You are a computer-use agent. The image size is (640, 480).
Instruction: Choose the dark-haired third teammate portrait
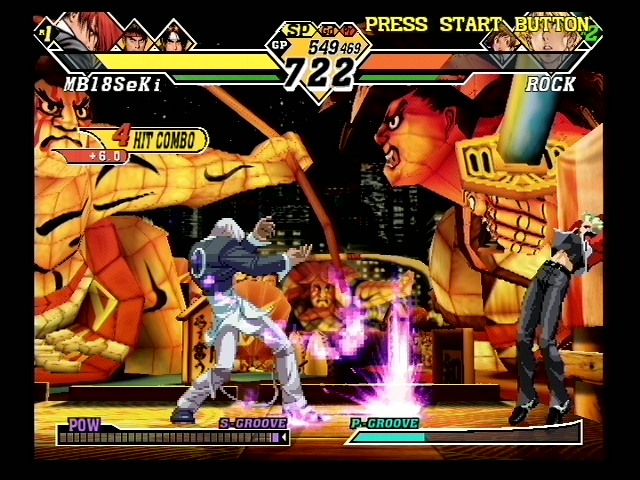174,37
